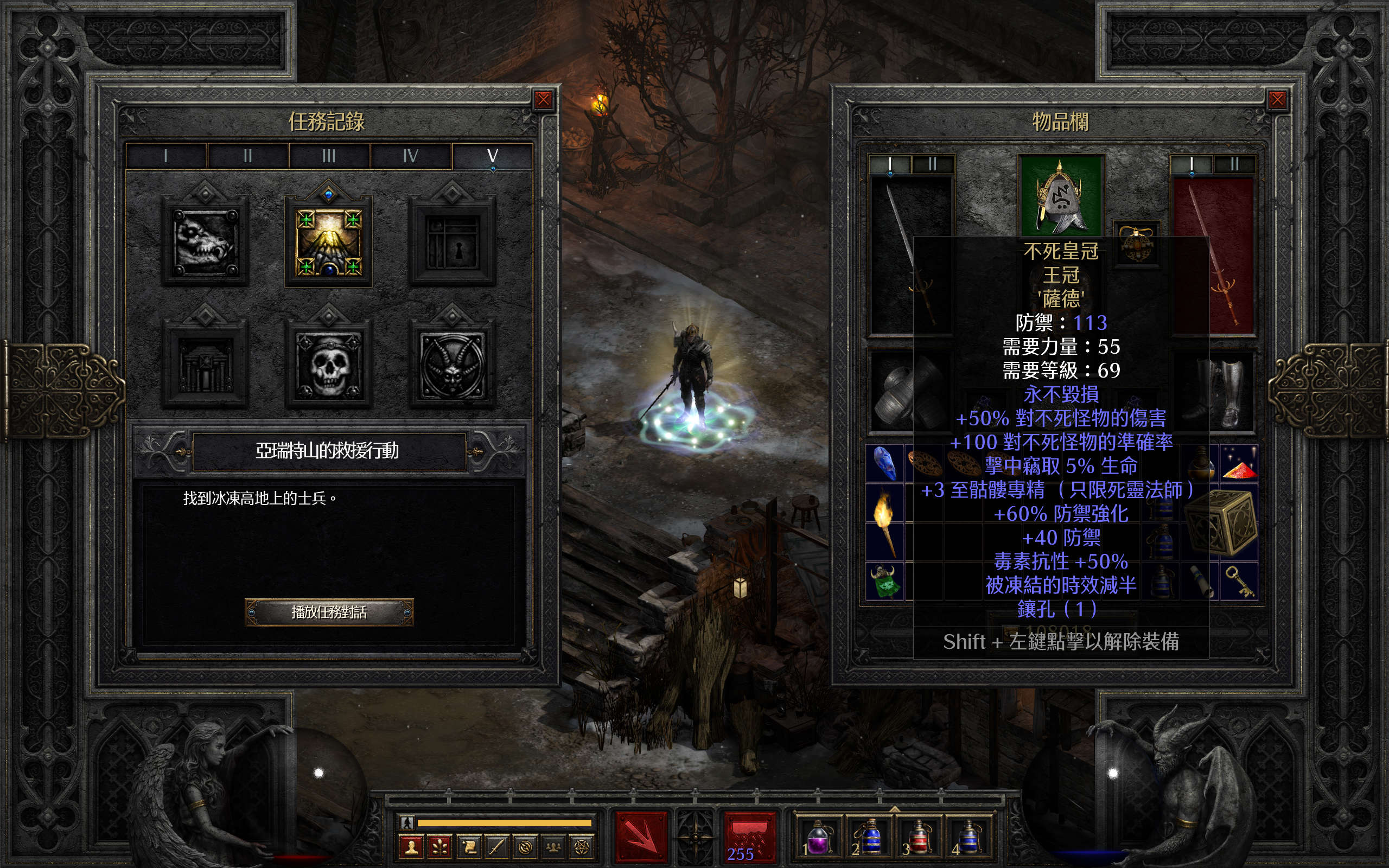Viewport: 1389px width, 868px height.
Task: Select the glowing mountain quest icon
Action: point(328,242)
